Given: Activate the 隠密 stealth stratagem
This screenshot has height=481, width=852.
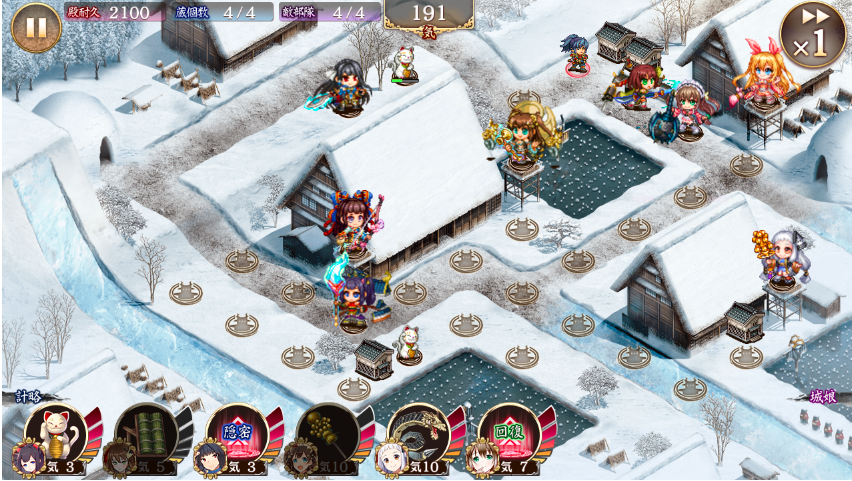Looking at the screenshot, I should pos(238,432).
